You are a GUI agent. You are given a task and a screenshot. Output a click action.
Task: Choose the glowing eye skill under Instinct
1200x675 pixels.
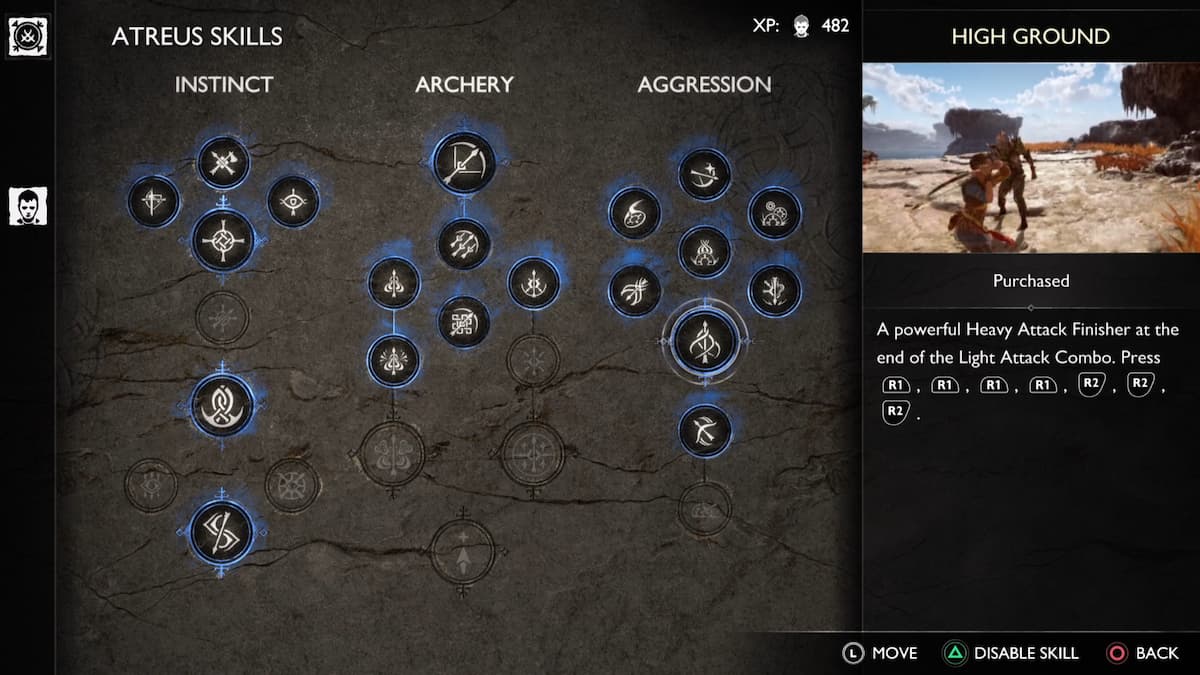(293, 201)
